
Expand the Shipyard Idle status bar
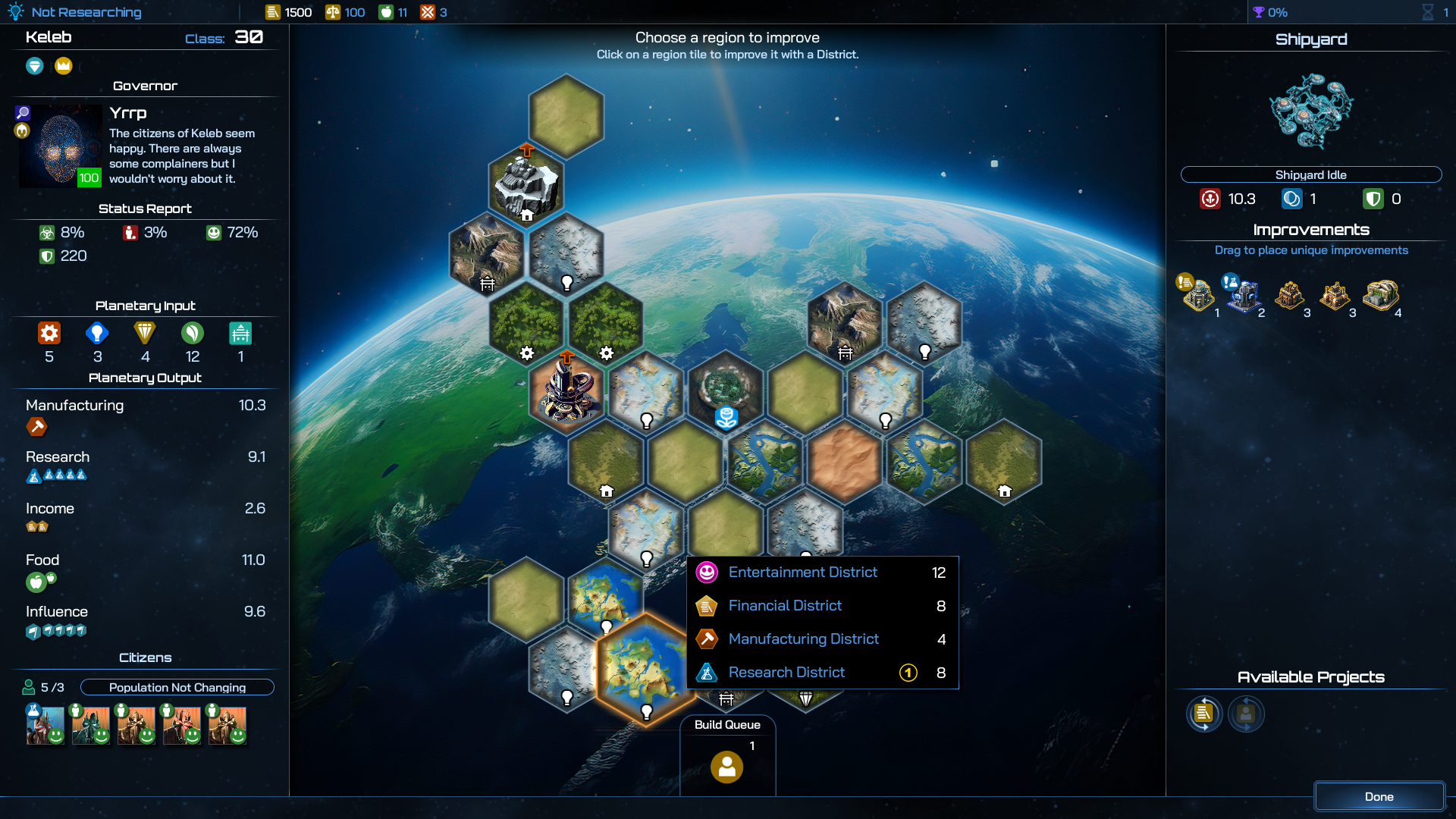(1311, 174)
